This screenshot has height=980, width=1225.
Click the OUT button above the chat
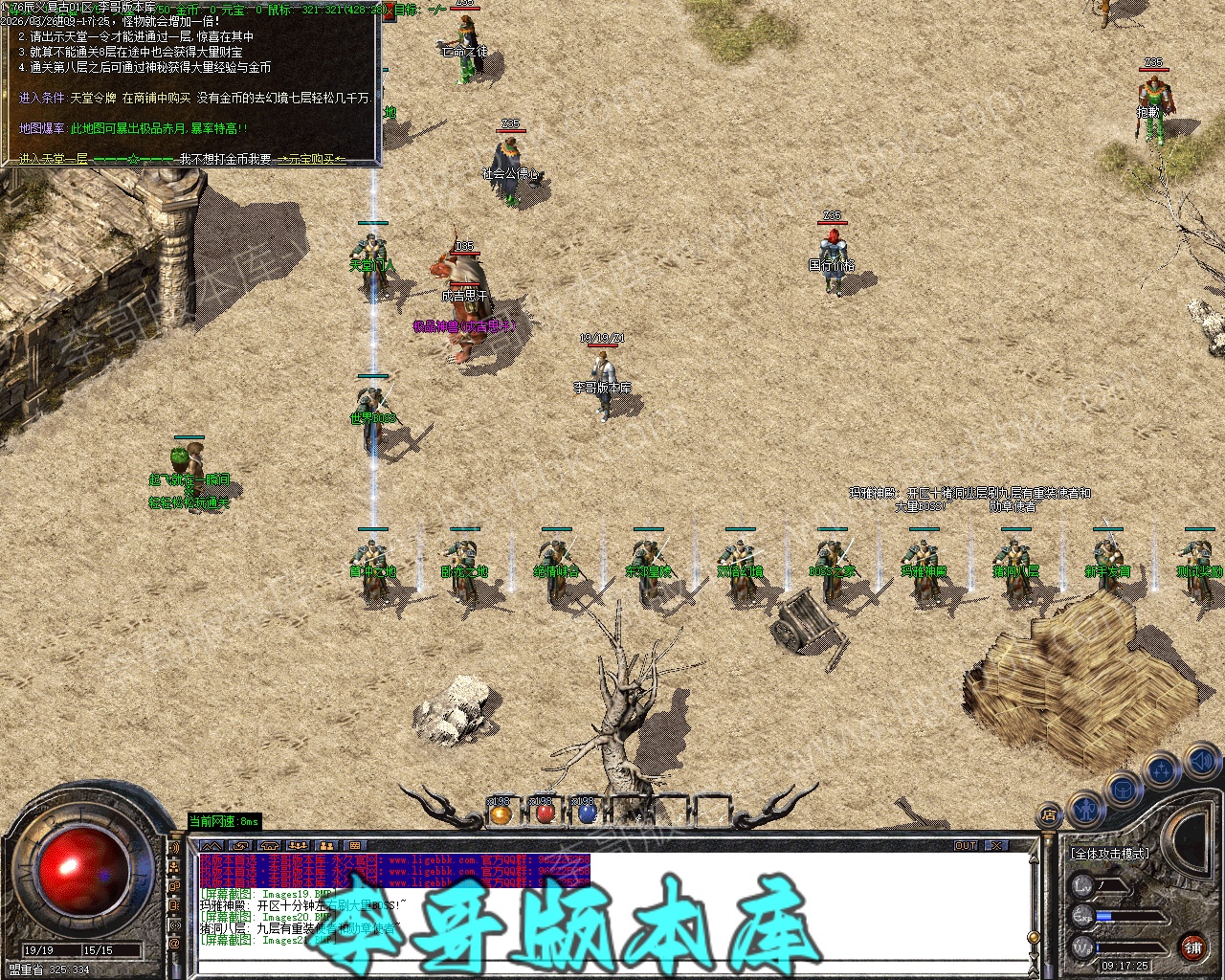point(966,846)
